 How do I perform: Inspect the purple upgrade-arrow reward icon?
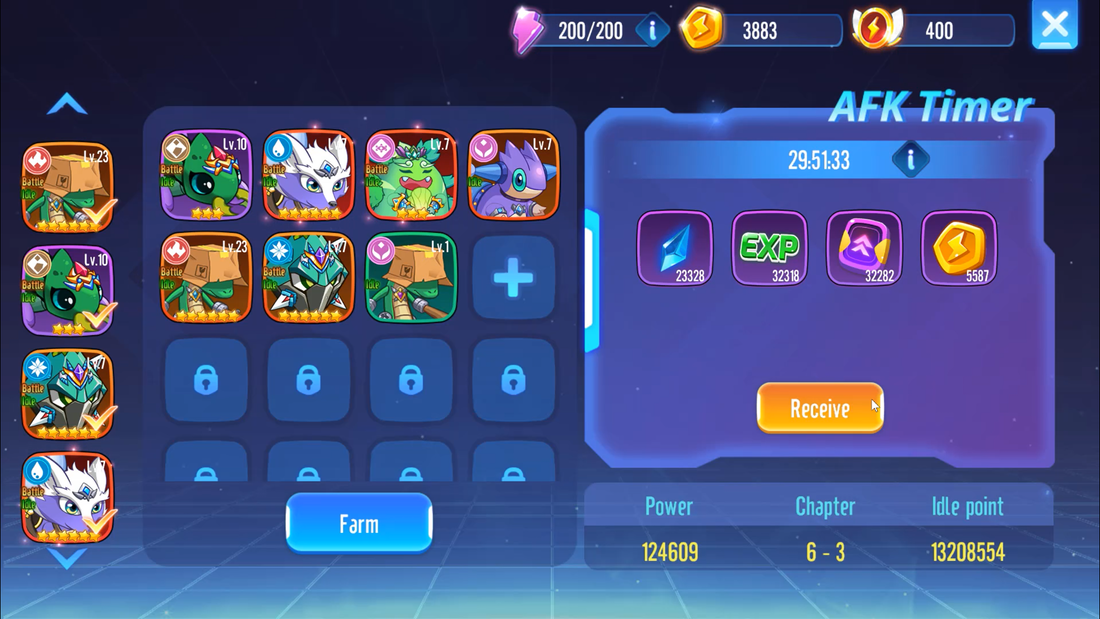864,248
